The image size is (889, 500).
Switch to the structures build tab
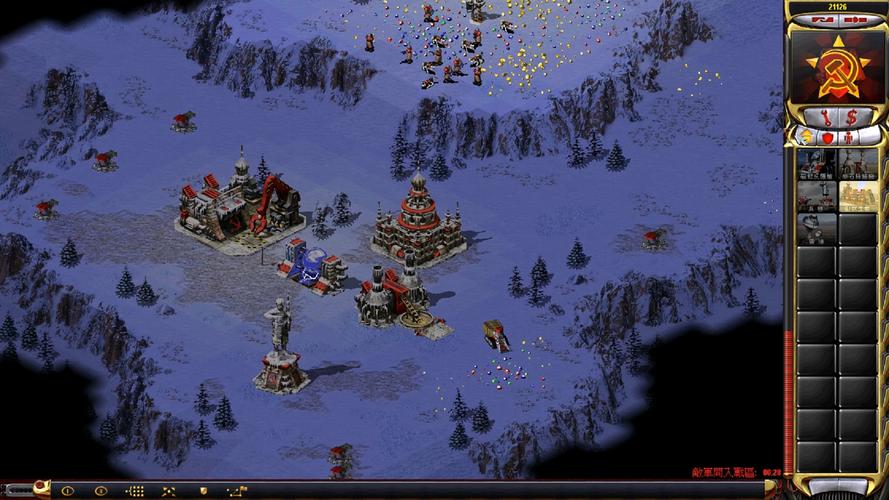(x=802, y=136)
